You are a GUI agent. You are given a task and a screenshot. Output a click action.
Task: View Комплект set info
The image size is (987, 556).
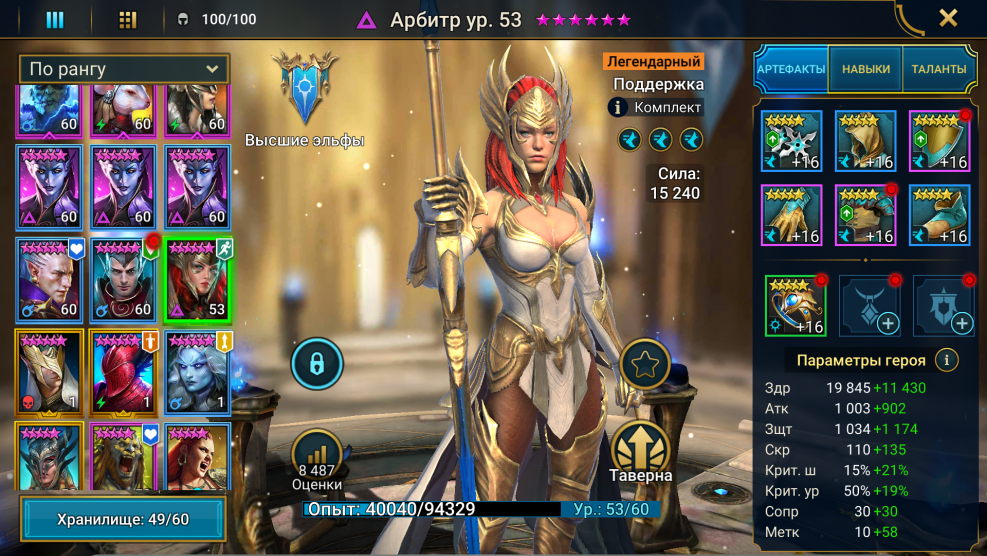pyautogui.click(x=618, y=107)
